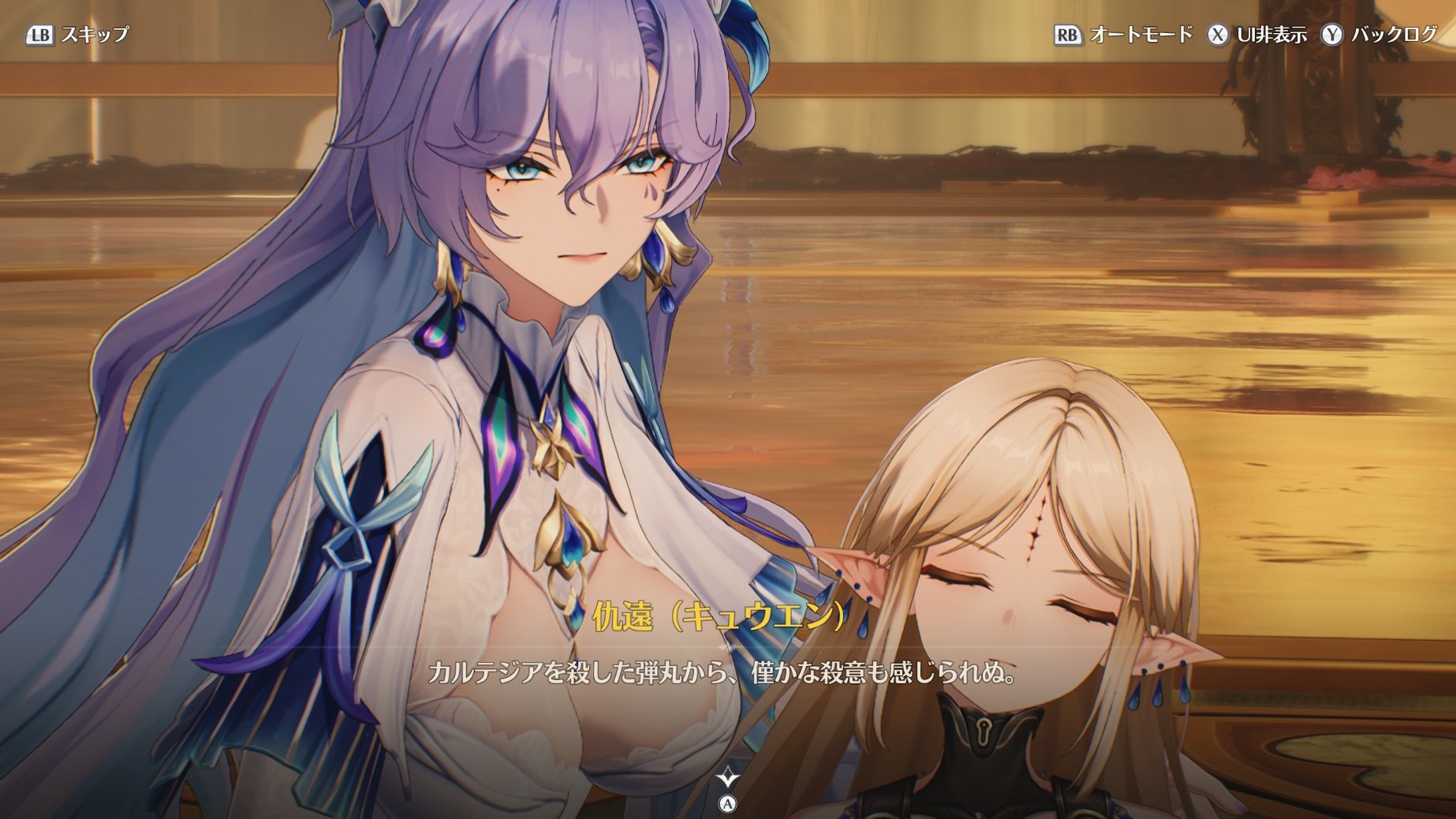Skip the cutscene with スキップ
Screen dimensions: 1456x819
pyautogui.click(x=78, y=35)
